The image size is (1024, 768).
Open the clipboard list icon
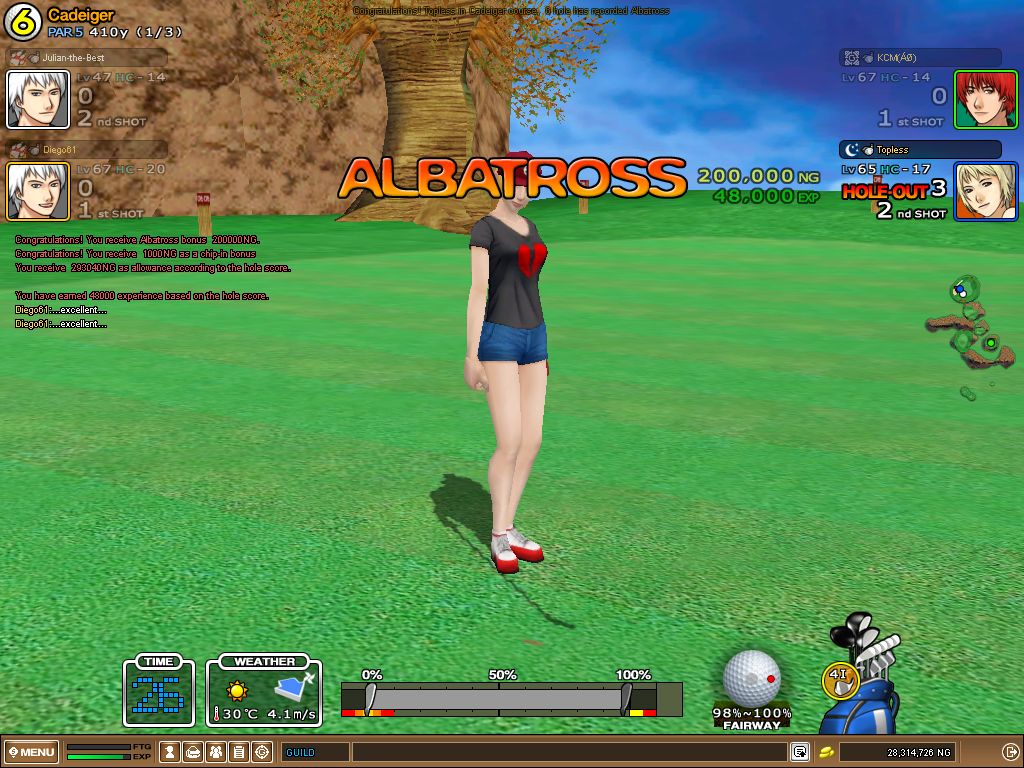point(239,752)
